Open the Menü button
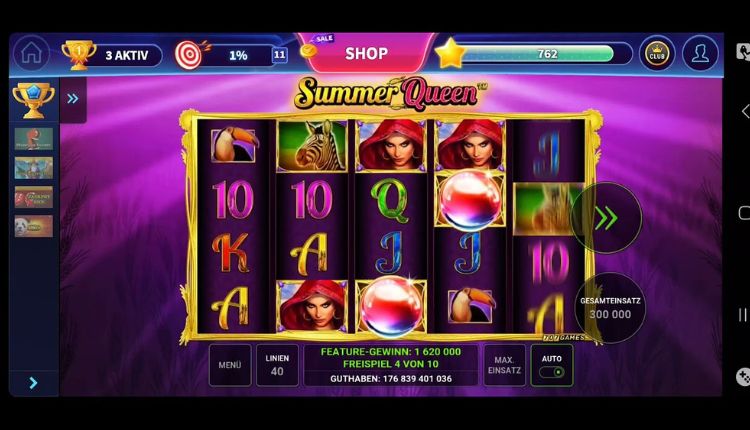Viewport: 750px width, 430px height. 230,365
